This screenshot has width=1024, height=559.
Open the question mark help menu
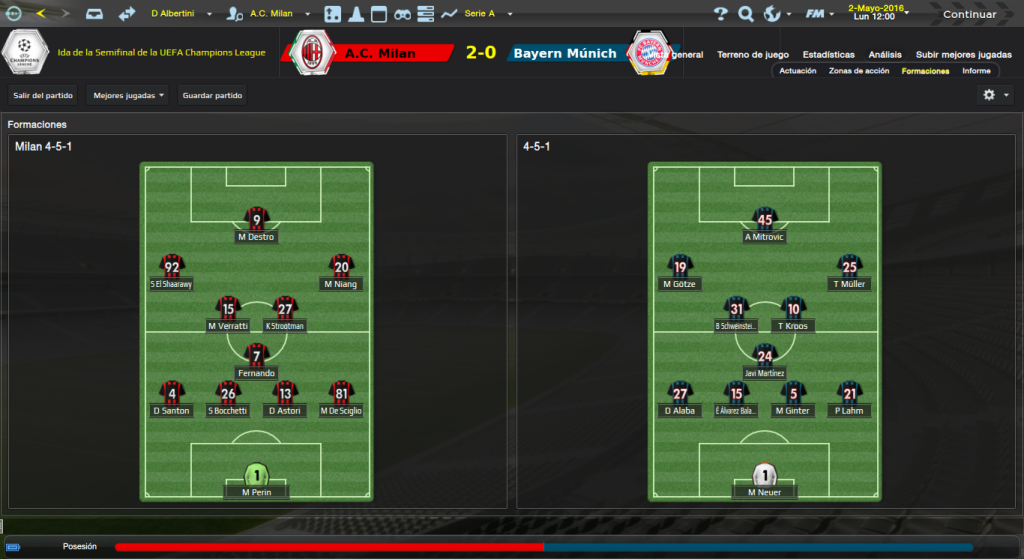pos(720,14)
